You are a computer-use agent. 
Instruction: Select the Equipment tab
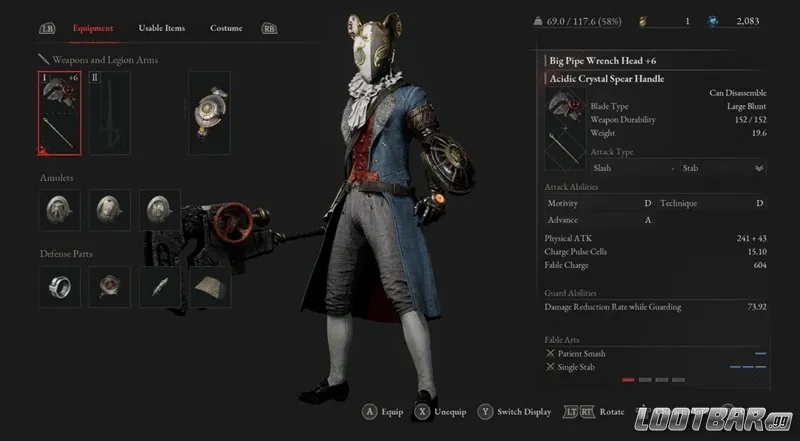[x=93, y=28]
